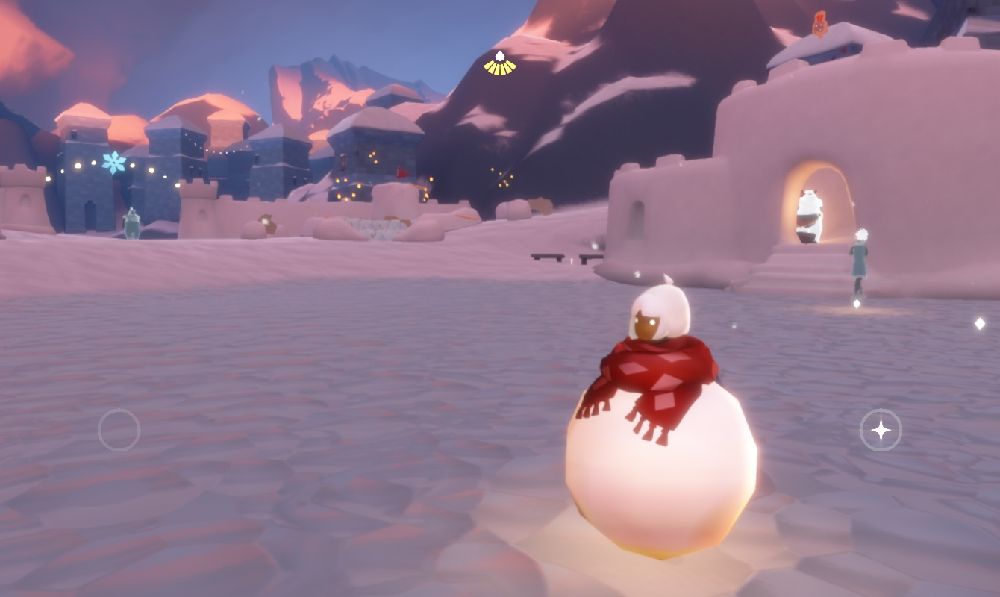
Task: Tap the four-point star action button
Action: pos(880,430)
